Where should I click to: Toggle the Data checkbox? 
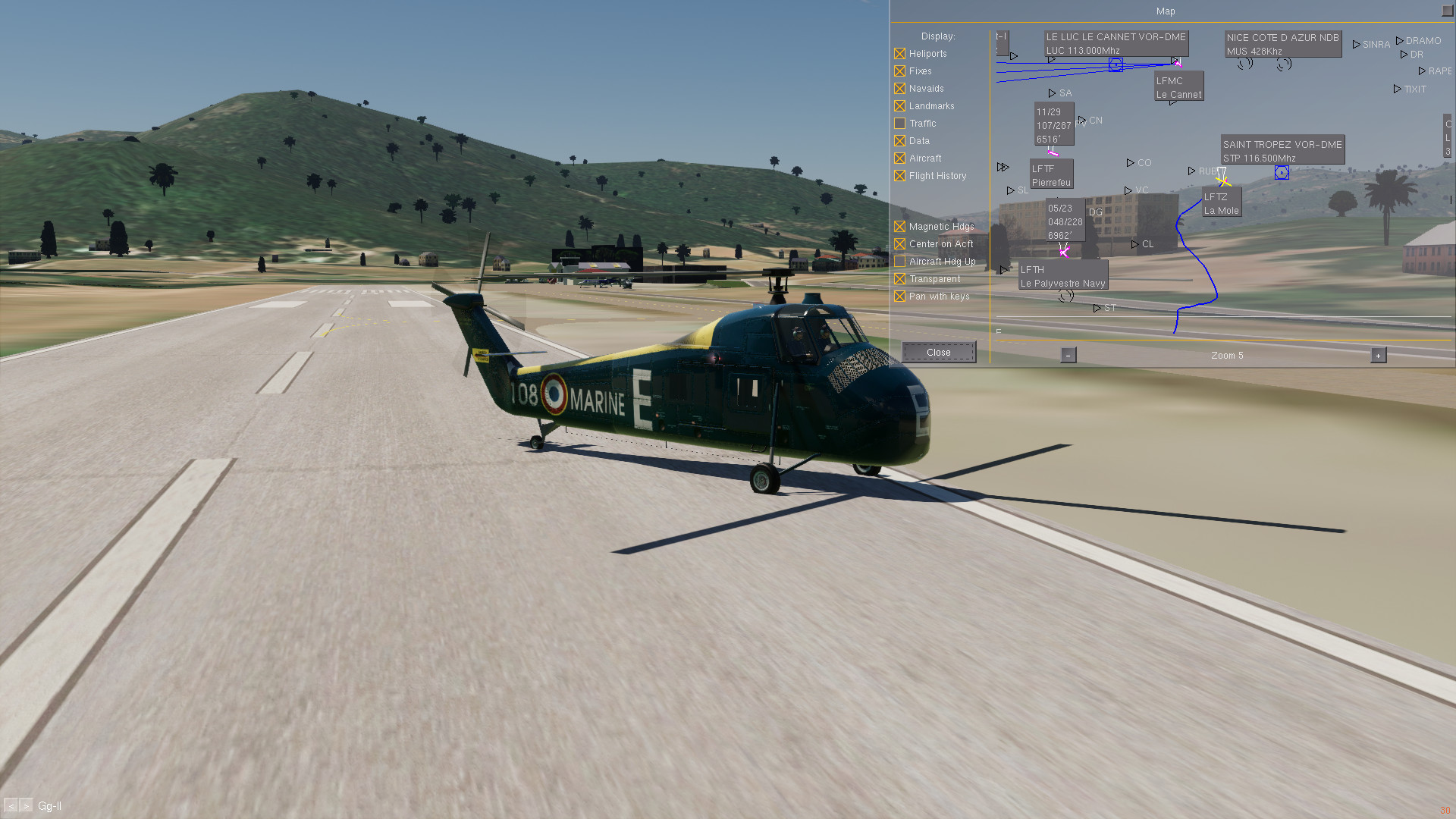point(899,141)
